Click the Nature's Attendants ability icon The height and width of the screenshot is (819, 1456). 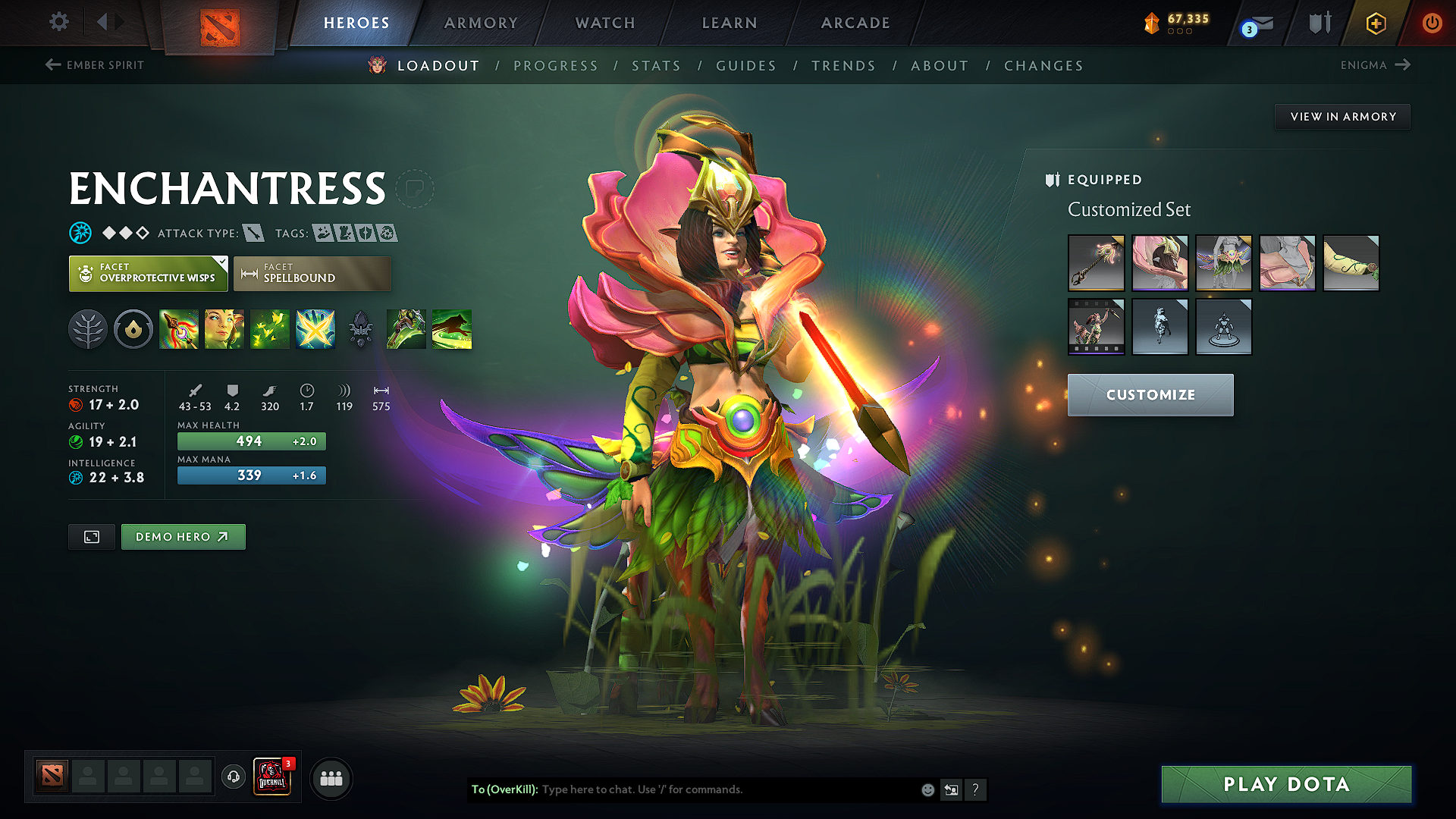[x=270, y=328]
